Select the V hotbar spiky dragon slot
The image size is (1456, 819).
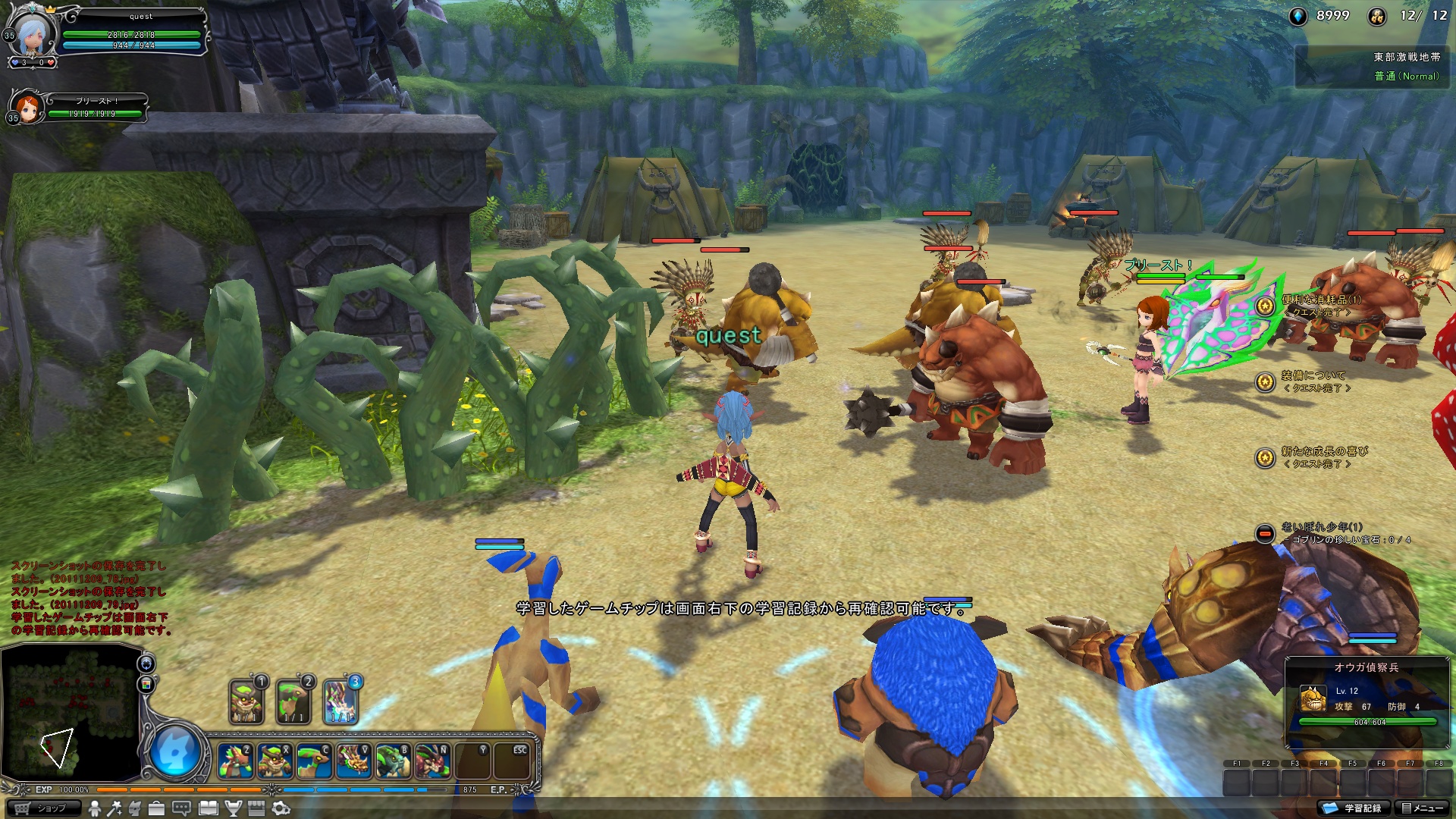tap(353, 761)
